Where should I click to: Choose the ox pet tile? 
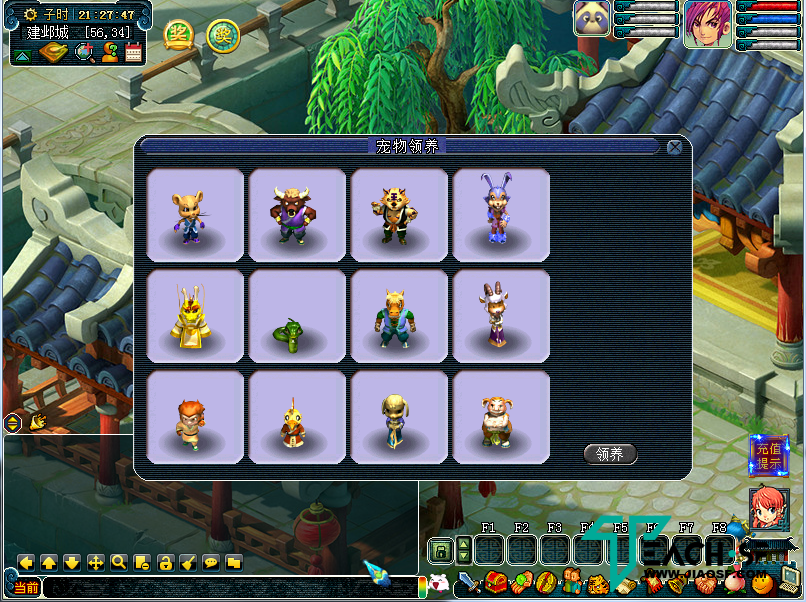coord(297,216)
